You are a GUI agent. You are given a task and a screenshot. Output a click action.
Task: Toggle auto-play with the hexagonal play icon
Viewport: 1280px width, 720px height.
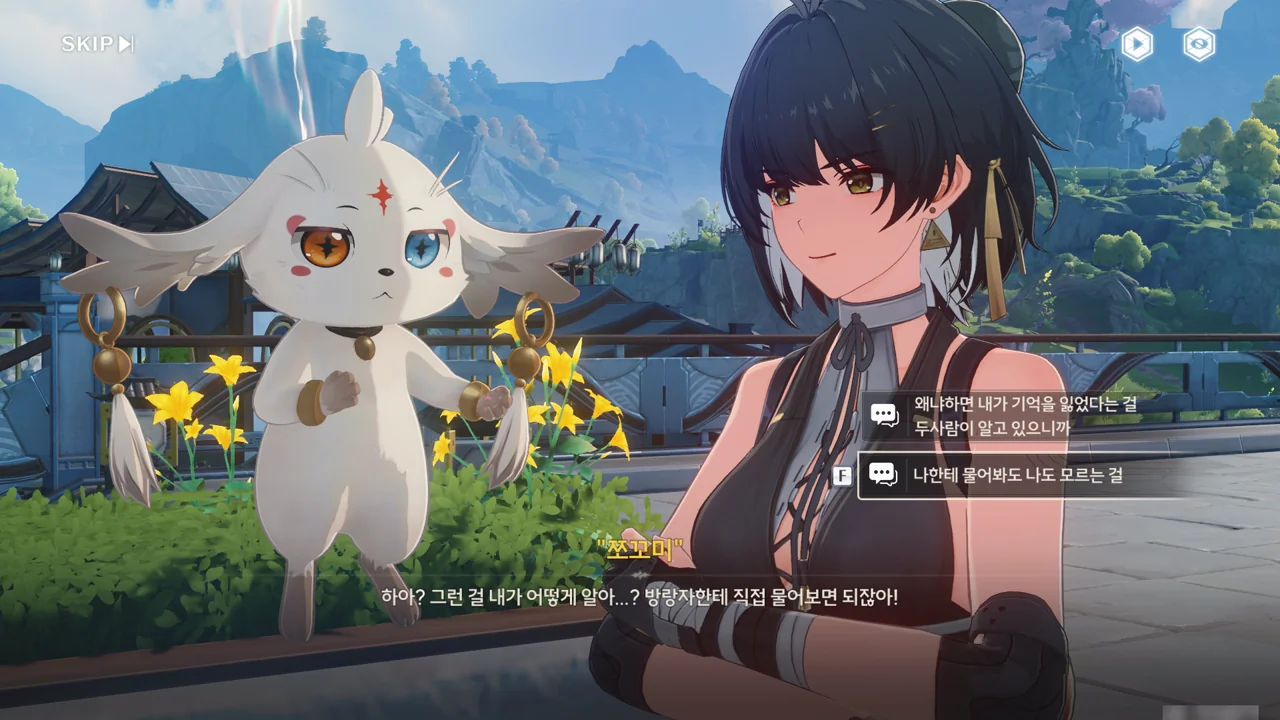pyautogui.click(x=1137, y=44)
